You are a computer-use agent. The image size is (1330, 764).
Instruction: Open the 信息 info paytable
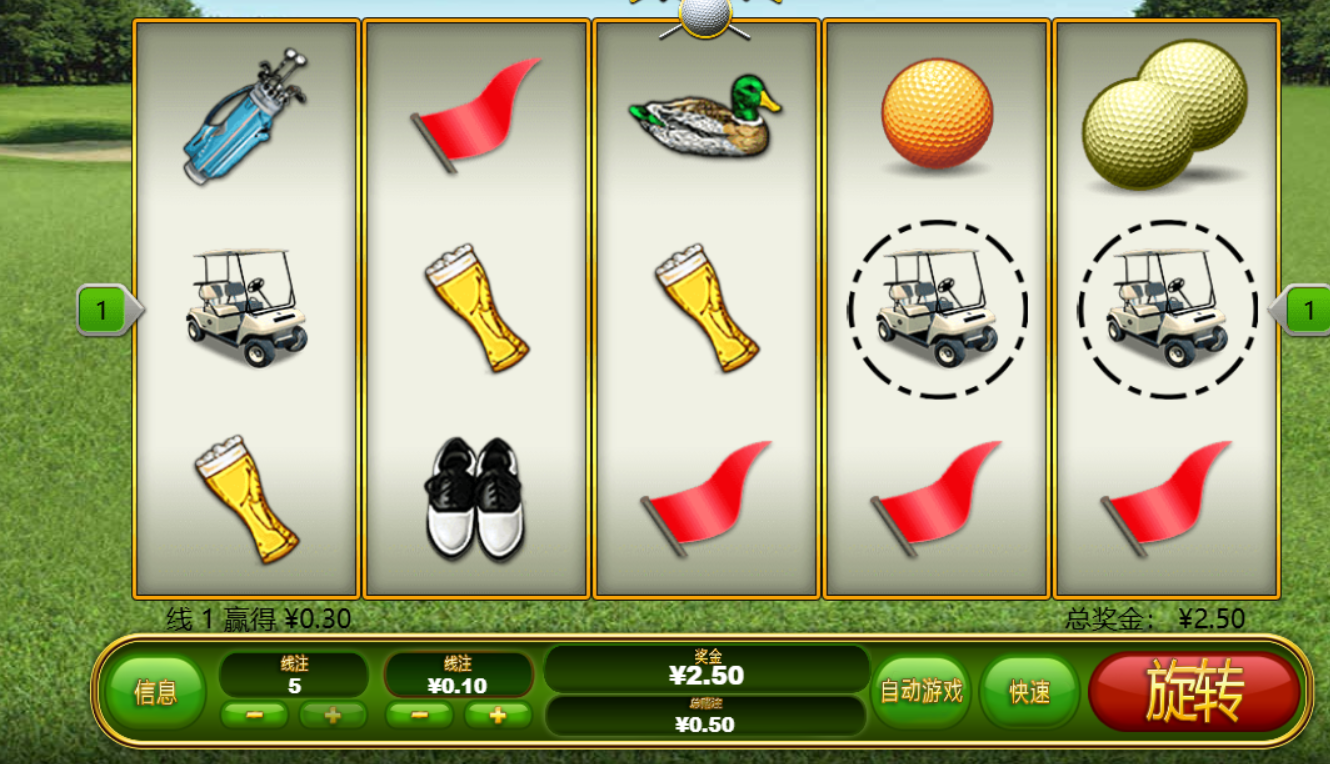(x=155, y=692)
